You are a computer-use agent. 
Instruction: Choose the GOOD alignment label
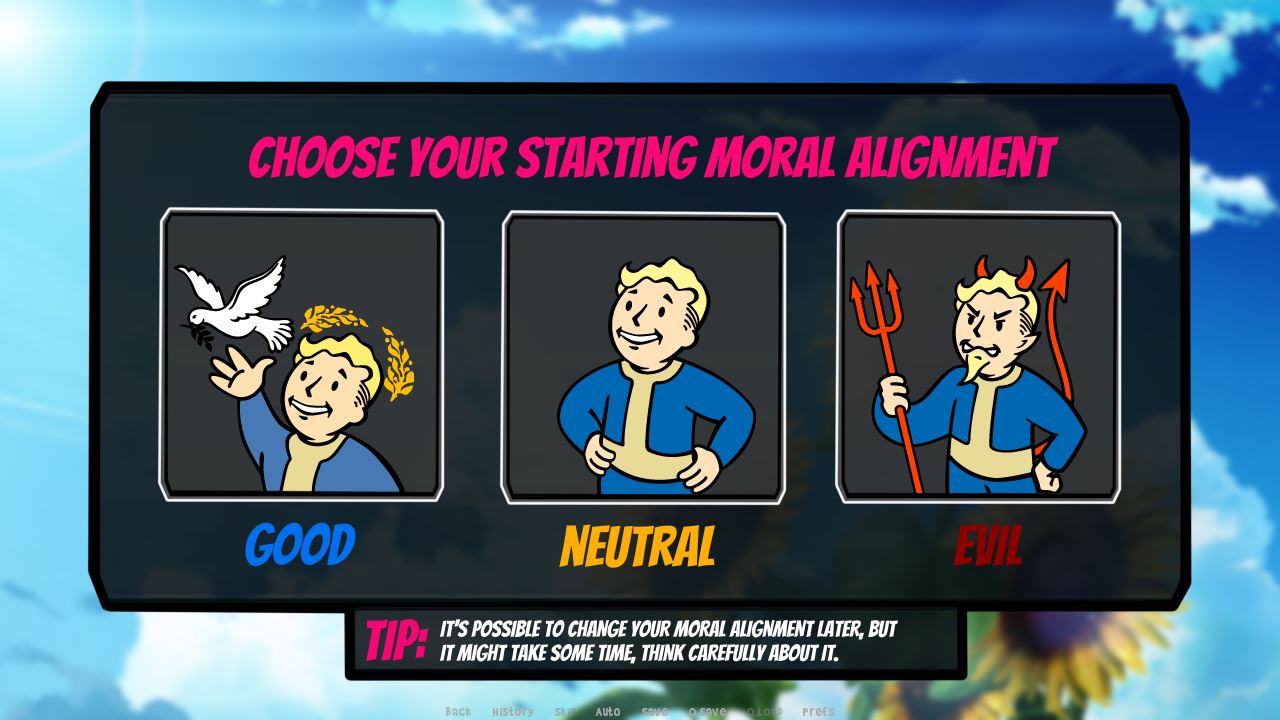[x=301, y=546]
